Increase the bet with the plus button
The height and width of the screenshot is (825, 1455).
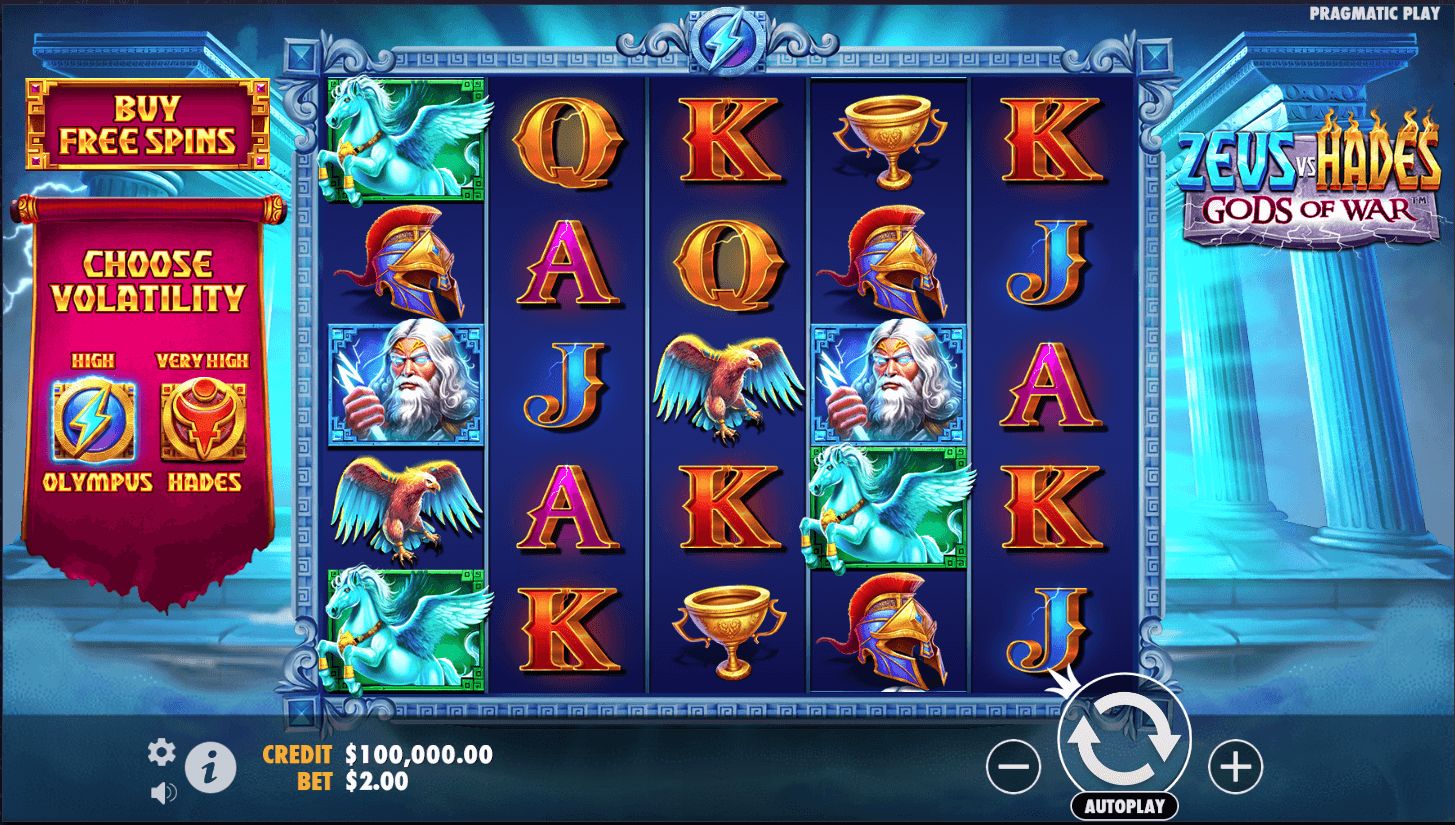pyautogui.click(x=1235, y=768)
